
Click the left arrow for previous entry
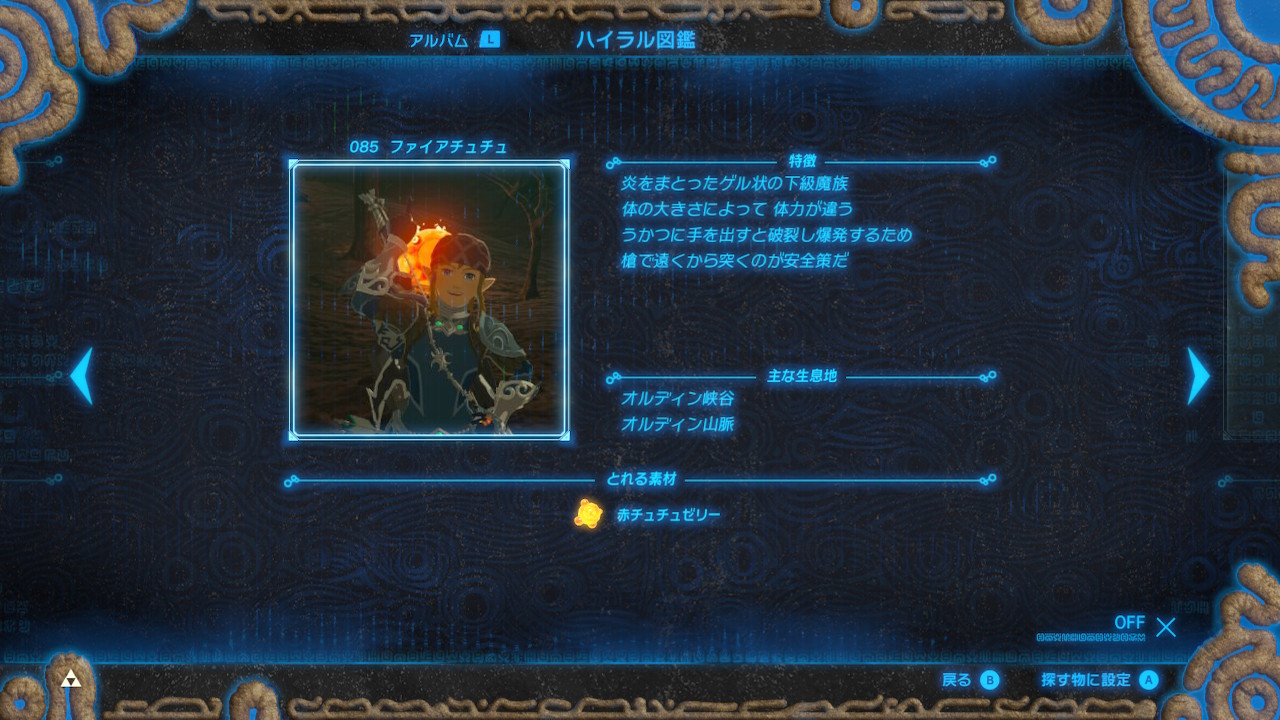[x=82, y=375]
